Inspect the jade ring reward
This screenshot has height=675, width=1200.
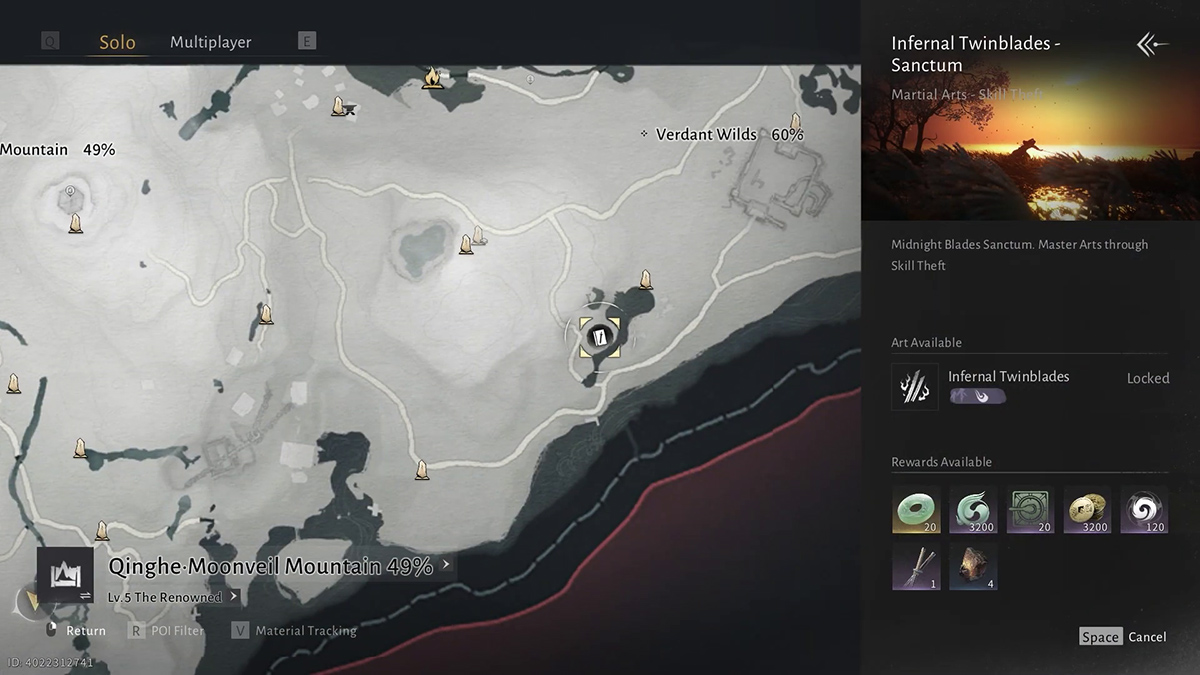pos(916,510)
